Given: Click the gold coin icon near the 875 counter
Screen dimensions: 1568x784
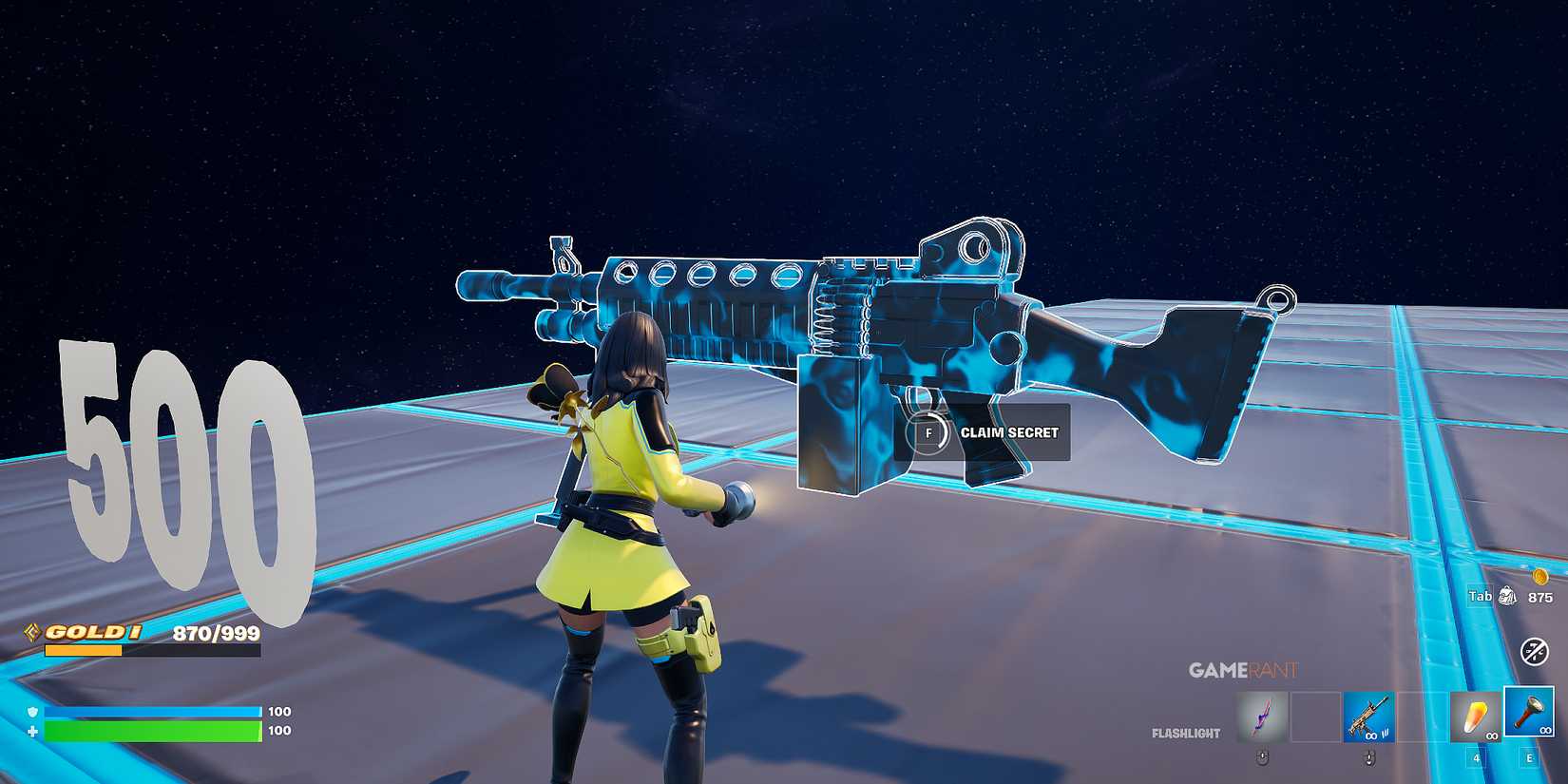Looking at the screenshot, I should (x=1540, y=578).
